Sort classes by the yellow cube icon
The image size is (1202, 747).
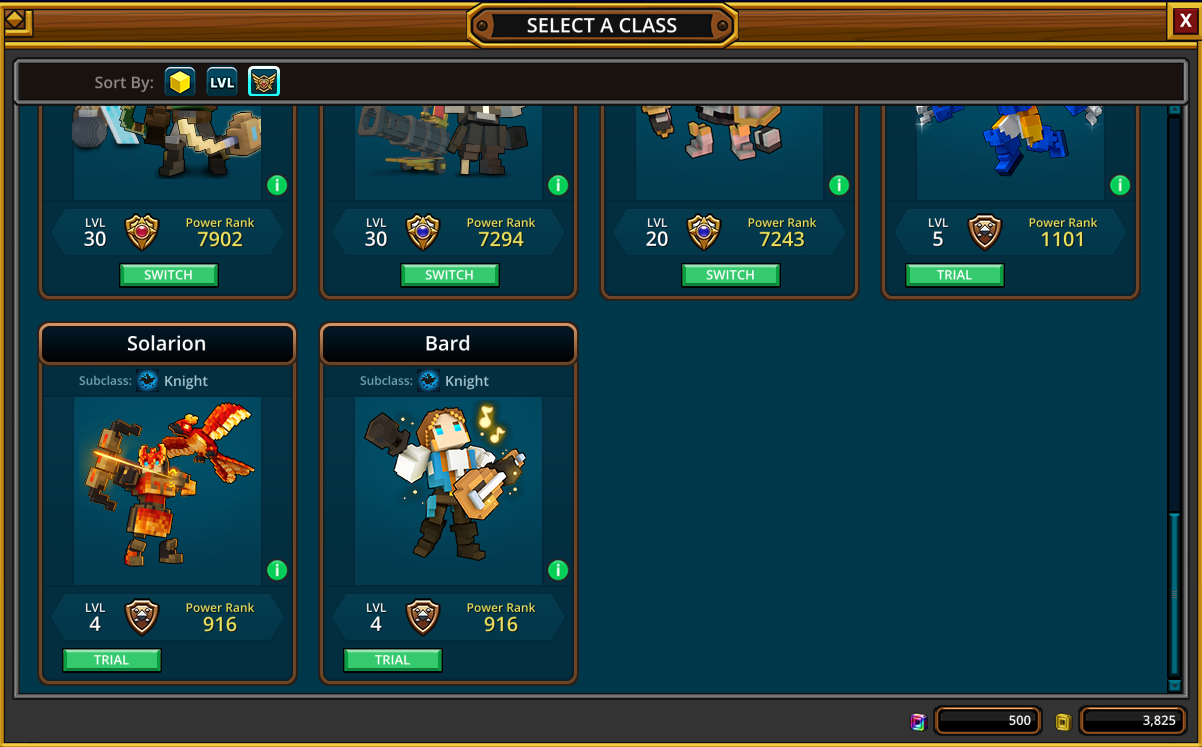tap(180, 82)
